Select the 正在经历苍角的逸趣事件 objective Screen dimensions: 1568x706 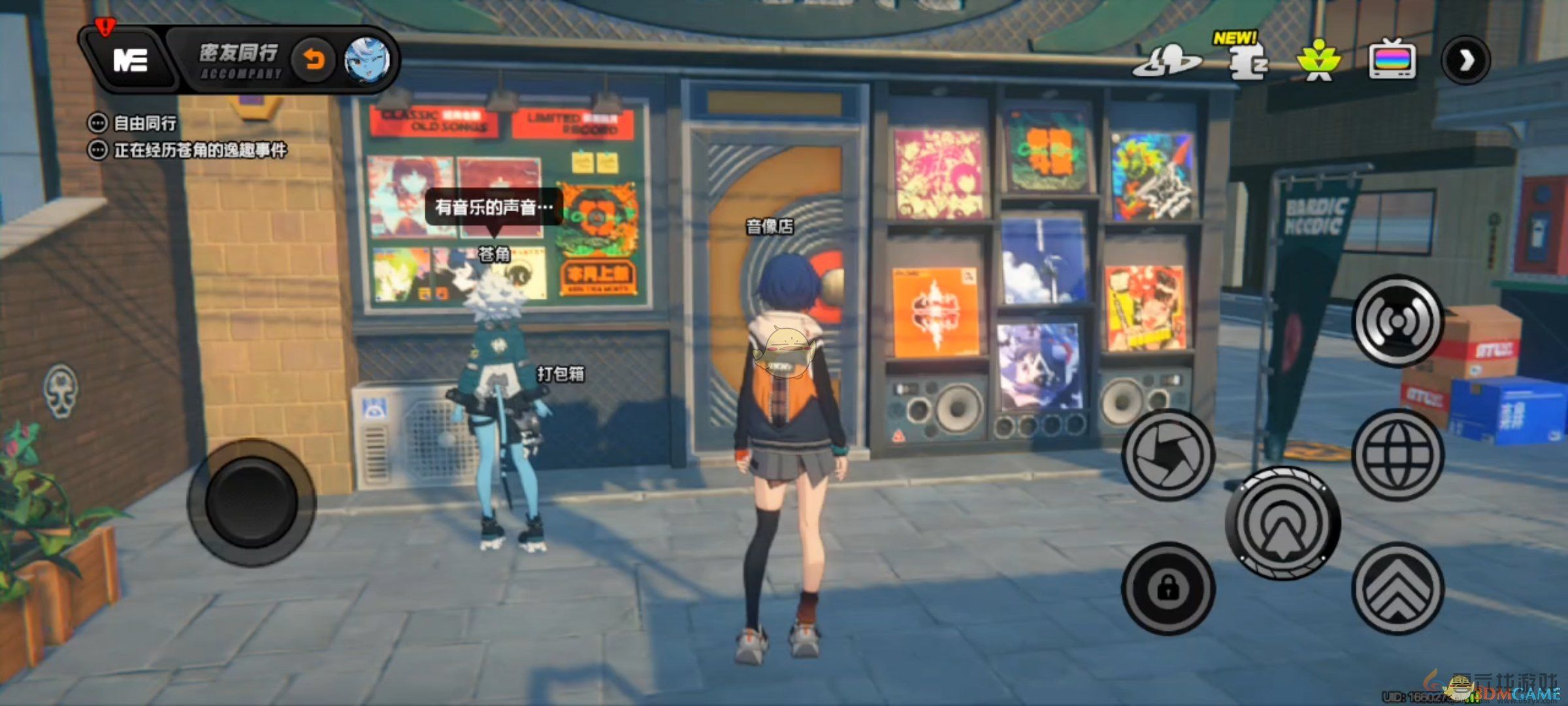click(x=199, y=150)
